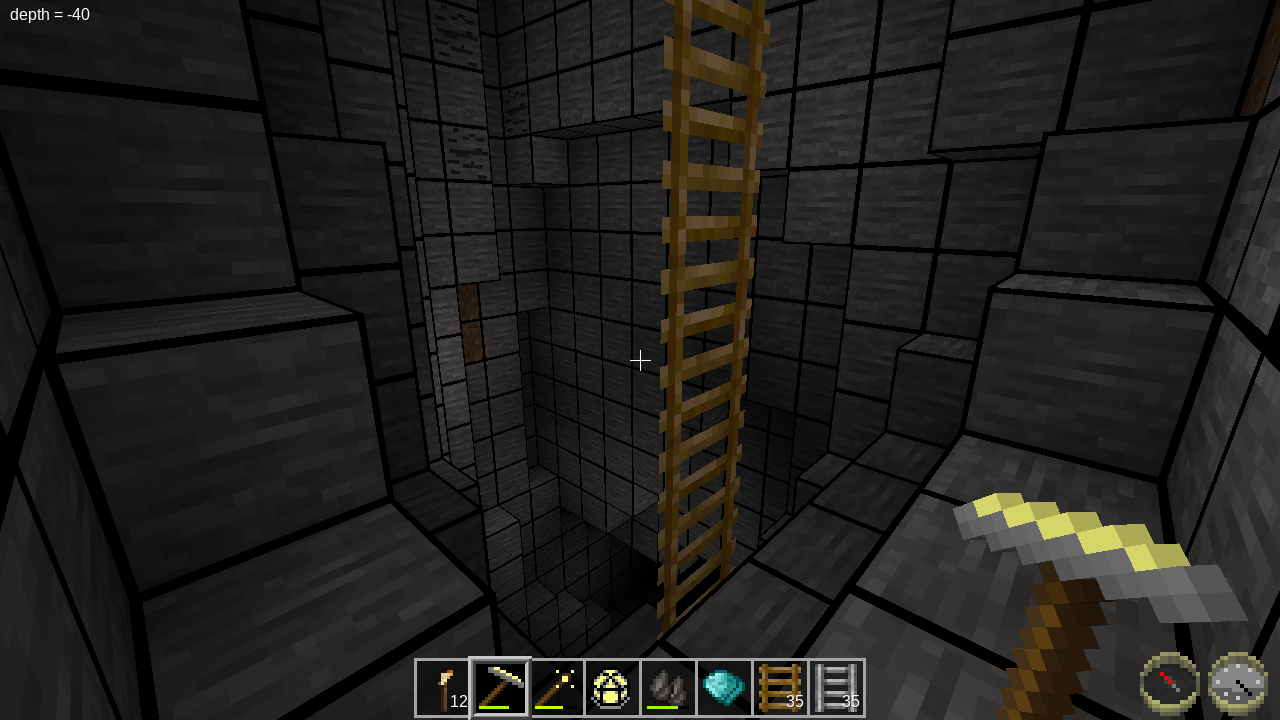Select the torch slot in the hotbar
The width and height of the screenshot is (1280, 720).
pyautogui.click(x=443, y=687)
